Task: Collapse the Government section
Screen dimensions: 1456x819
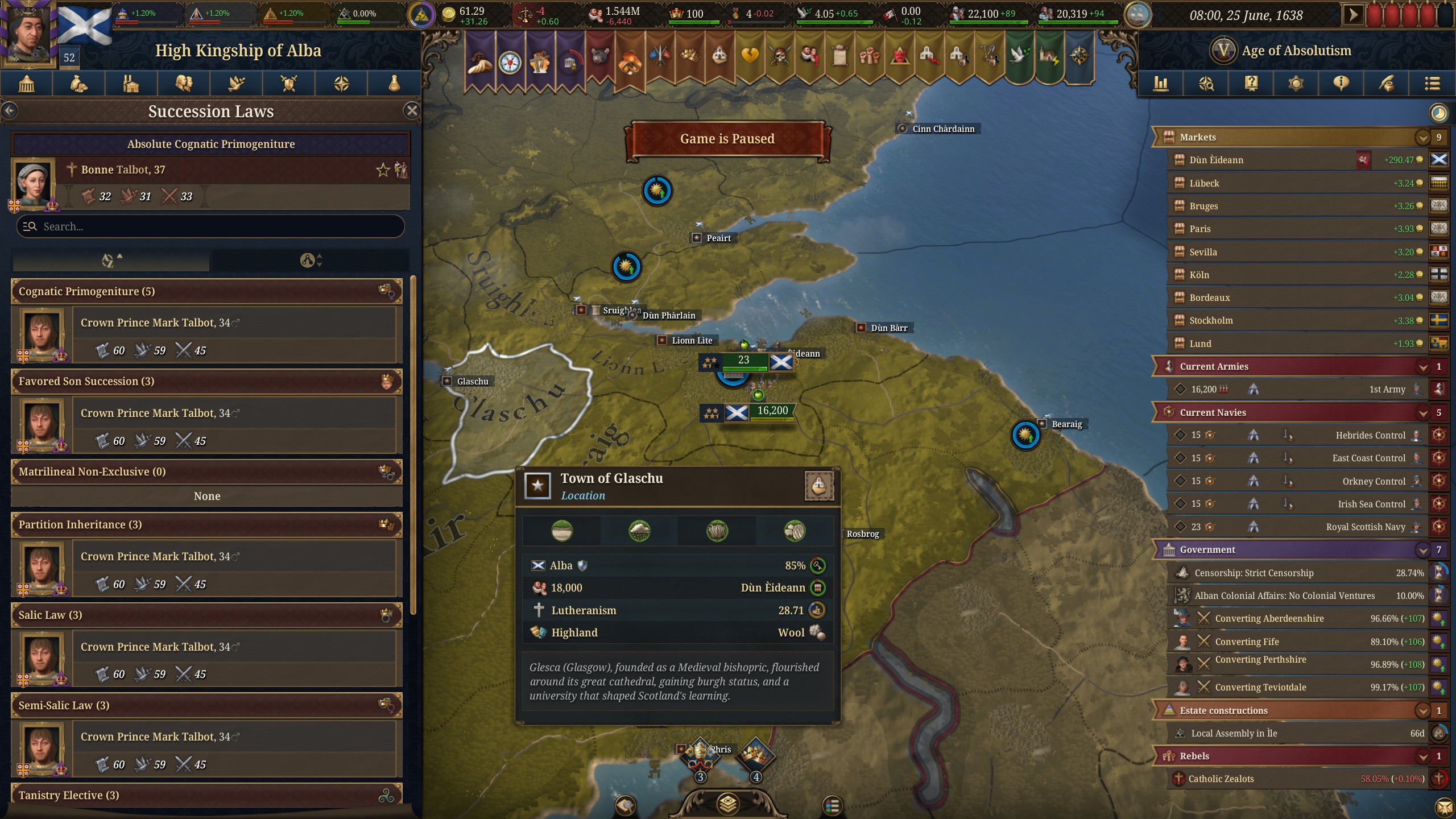Action: click(x=1424, y=549)
